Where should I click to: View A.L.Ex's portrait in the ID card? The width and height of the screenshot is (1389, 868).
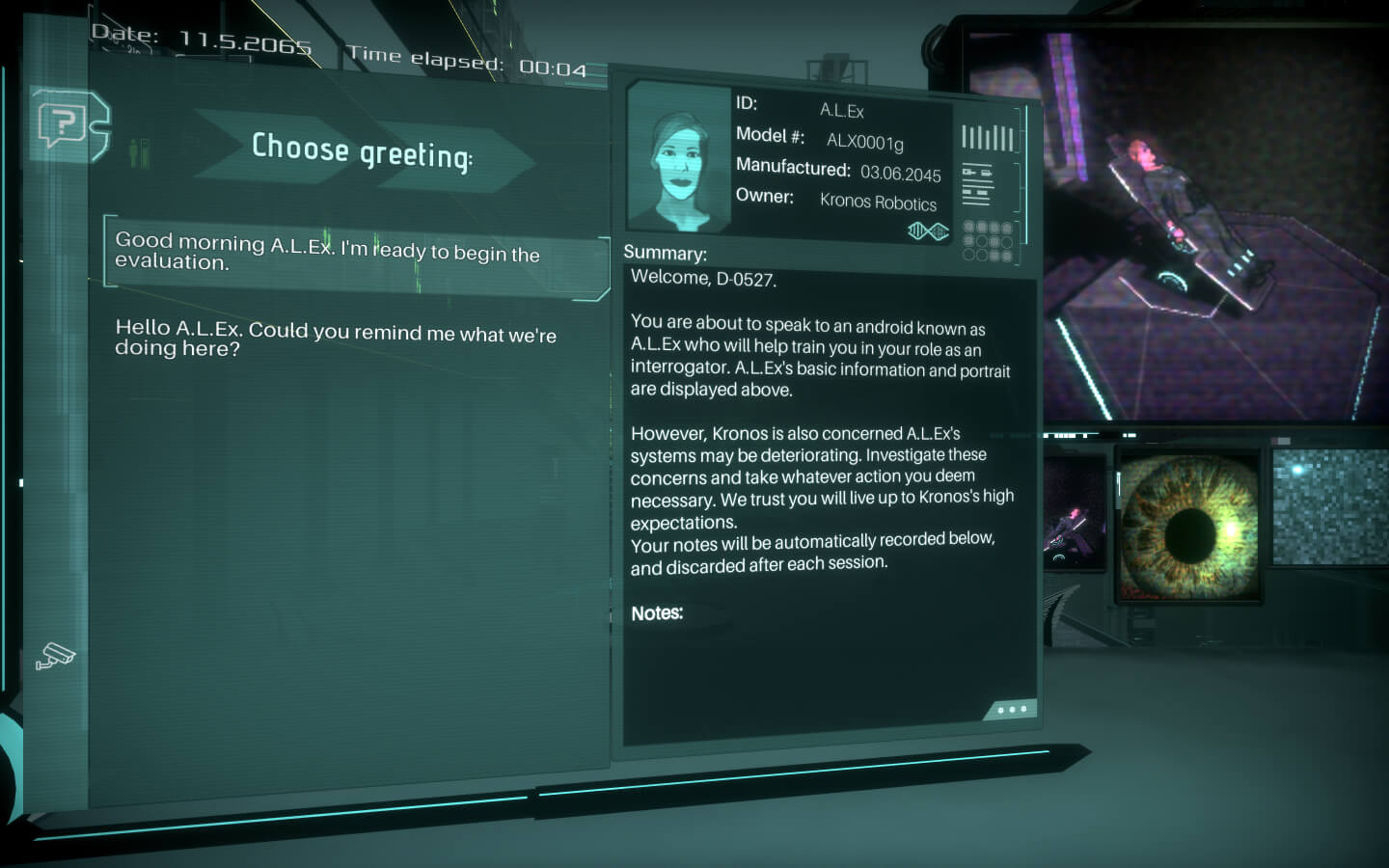pos(678,159)
